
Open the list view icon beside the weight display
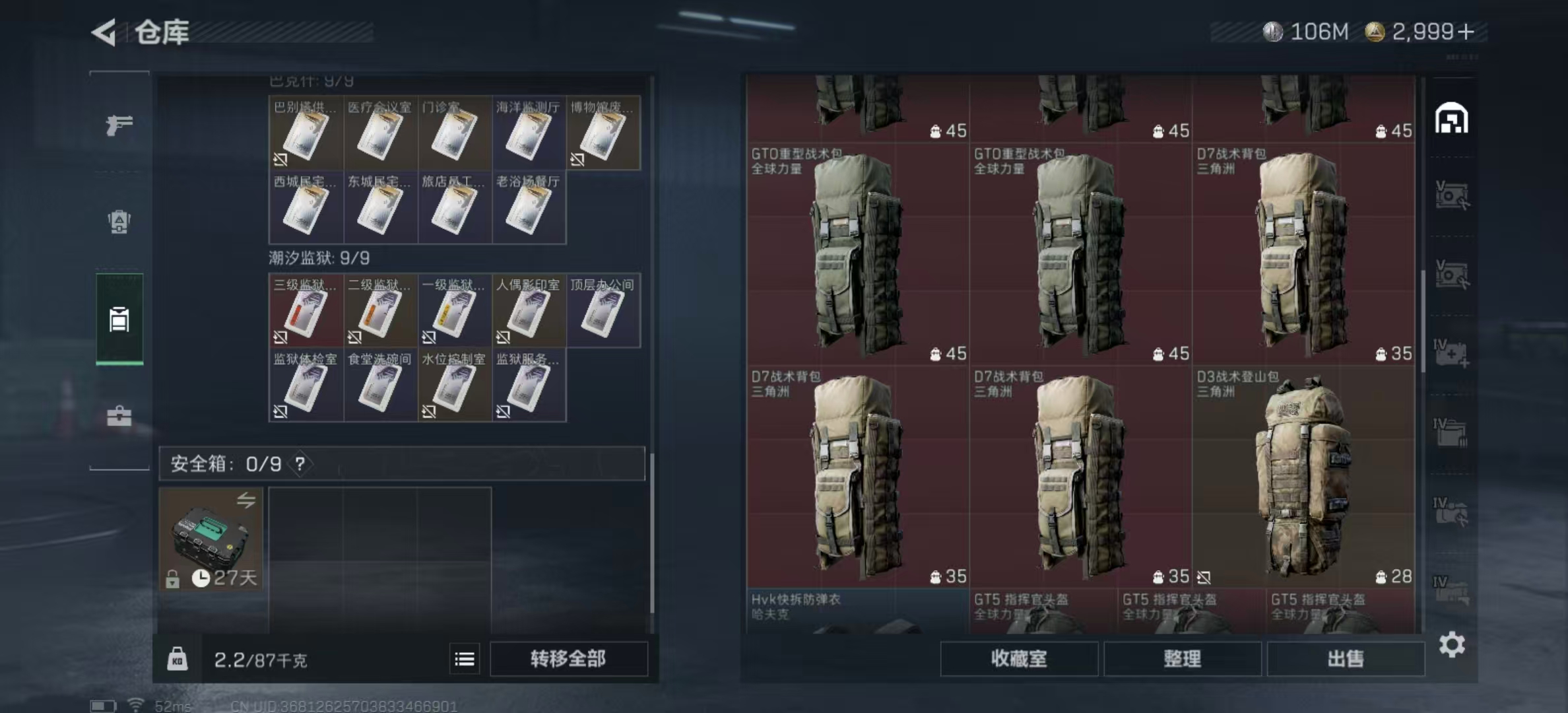(466, 659)
